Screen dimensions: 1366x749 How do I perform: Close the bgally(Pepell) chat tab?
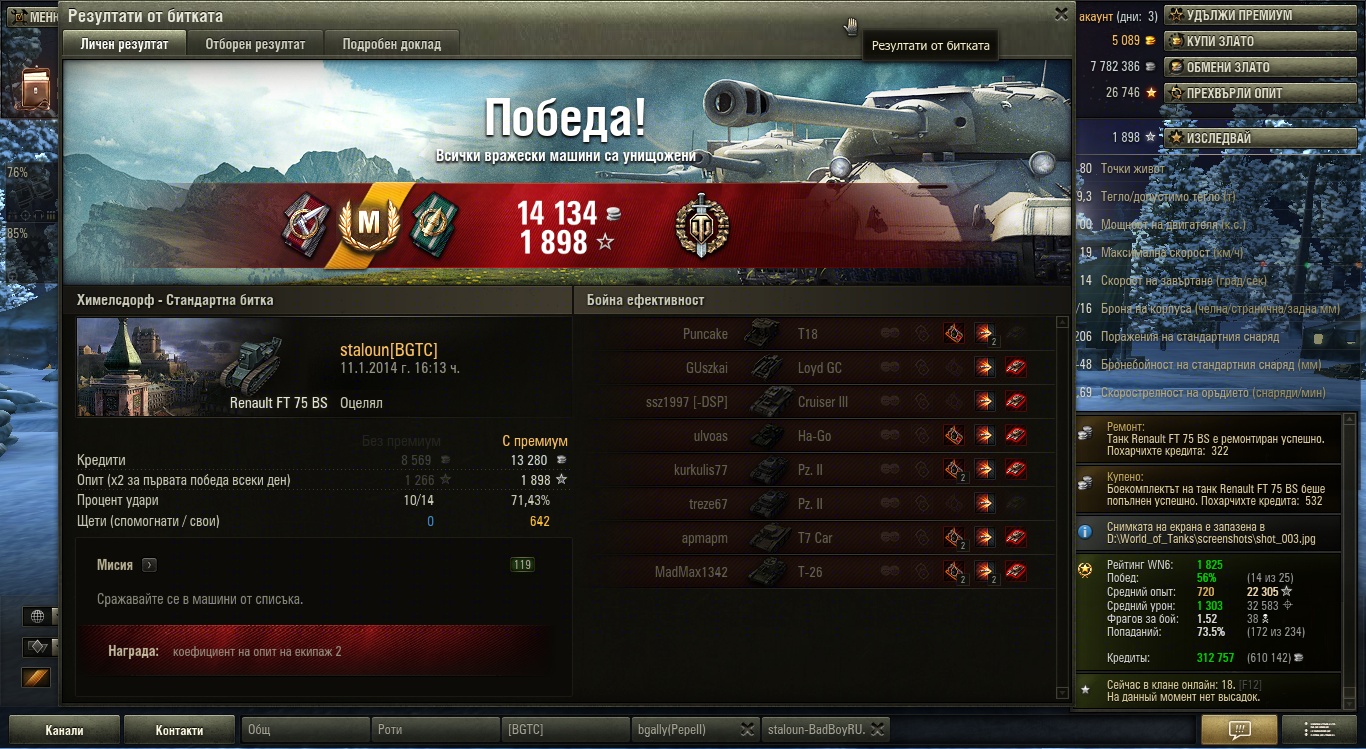coord(747,729)
